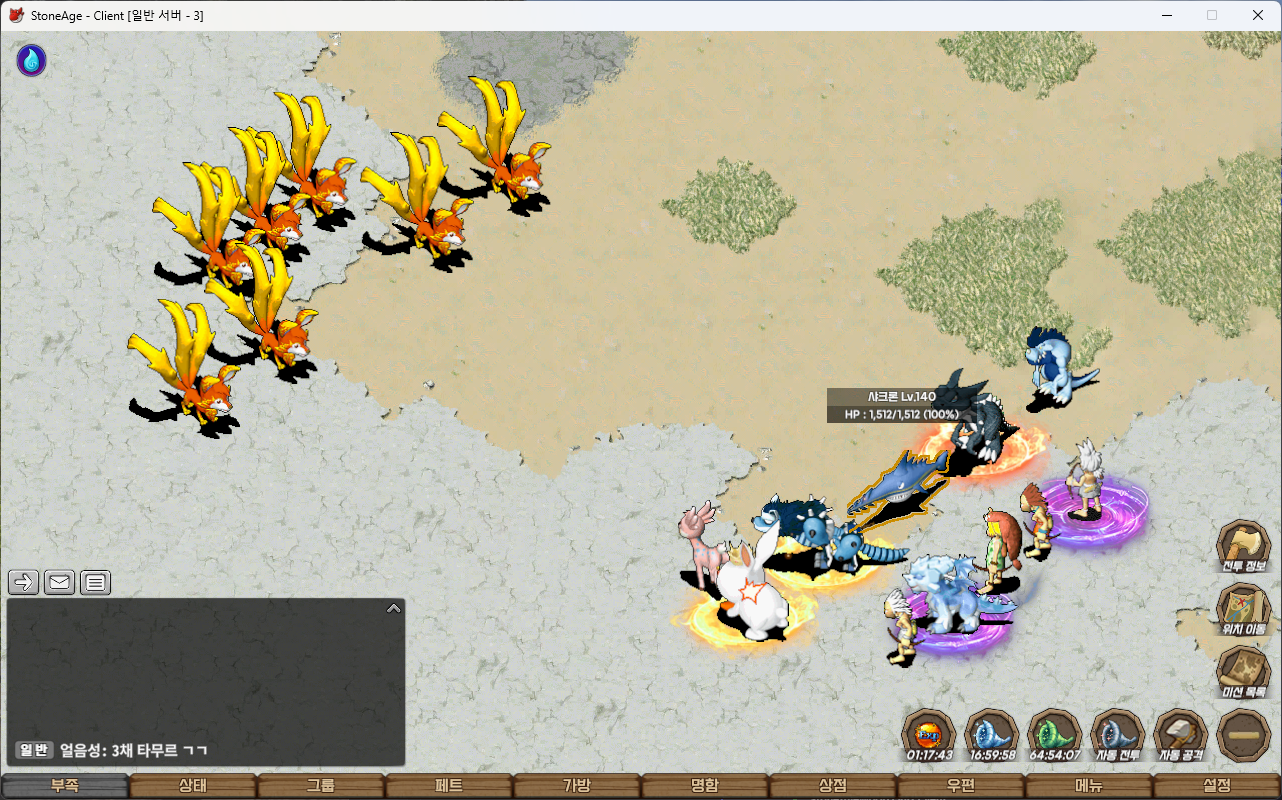Toggle 자동 전투 auto battle icon
This screenshot has width=1282, height=800.
[1117, 735]
